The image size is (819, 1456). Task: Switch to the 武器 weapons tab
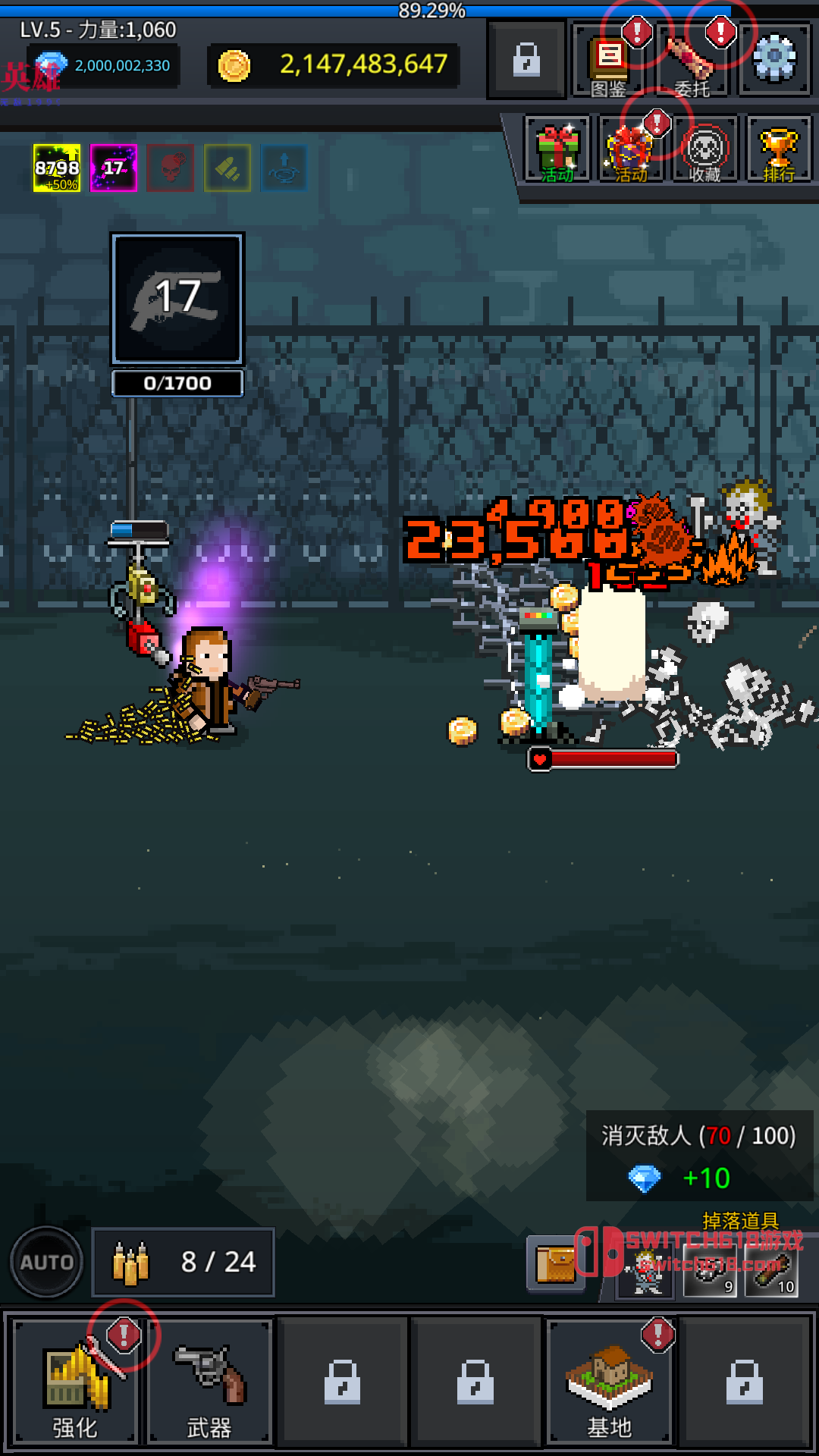click(209, 1380)
